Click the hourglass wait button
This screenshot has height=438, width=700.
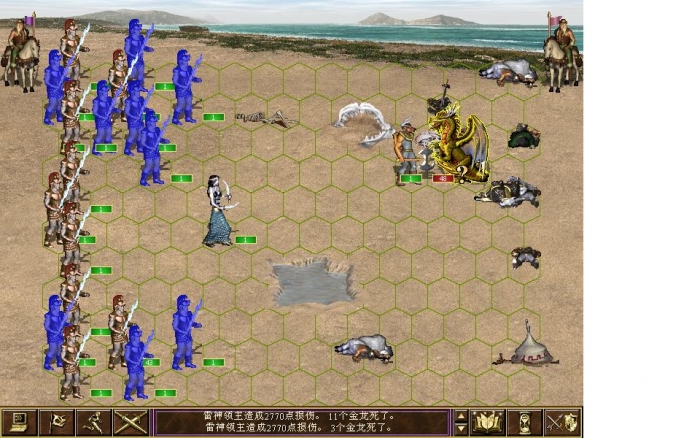[x=526, y=422]
